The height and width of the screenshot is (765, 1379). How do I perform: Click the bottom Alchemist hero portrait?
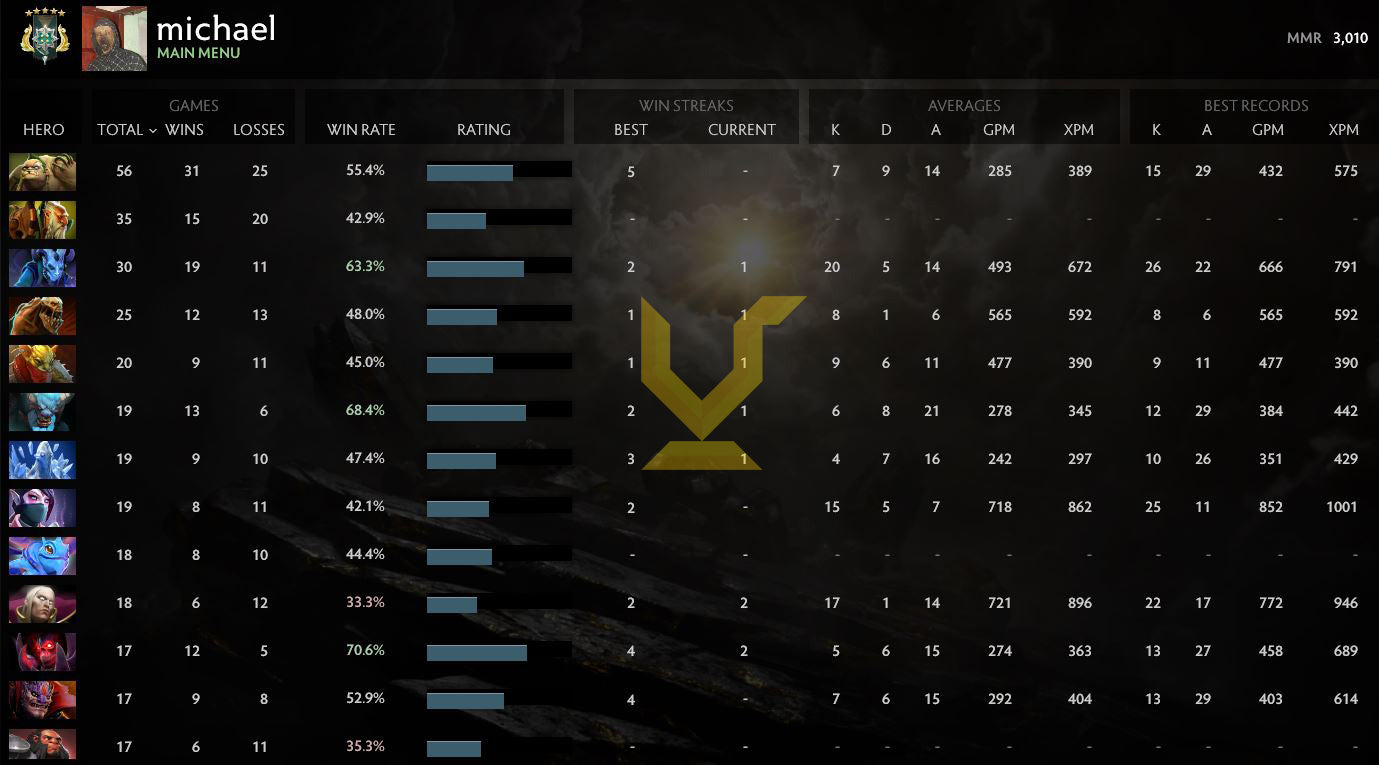tap(42, 747)
